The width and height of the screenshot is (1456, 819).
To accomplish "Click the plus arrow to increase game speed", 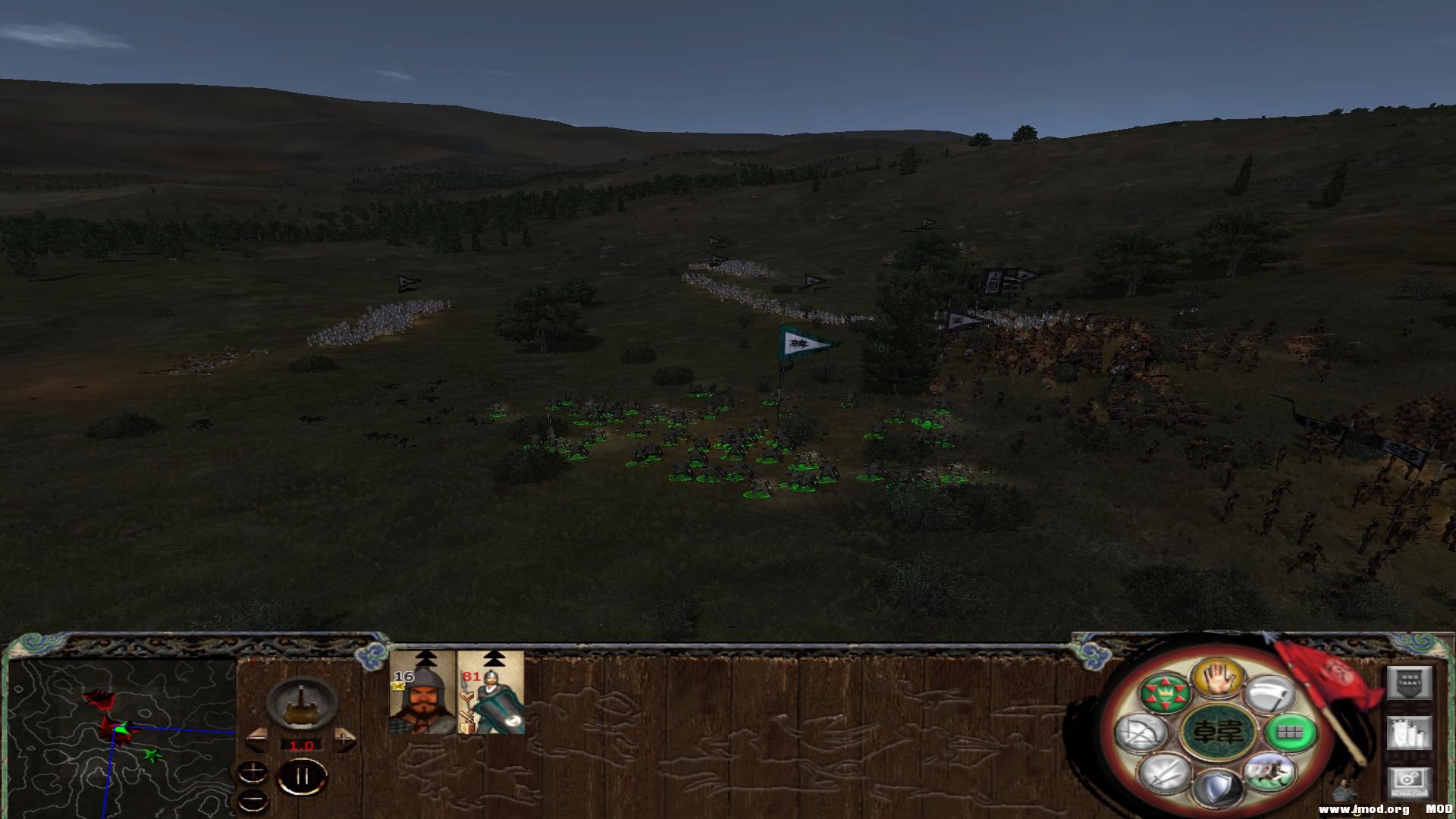I will coord(344,739).
